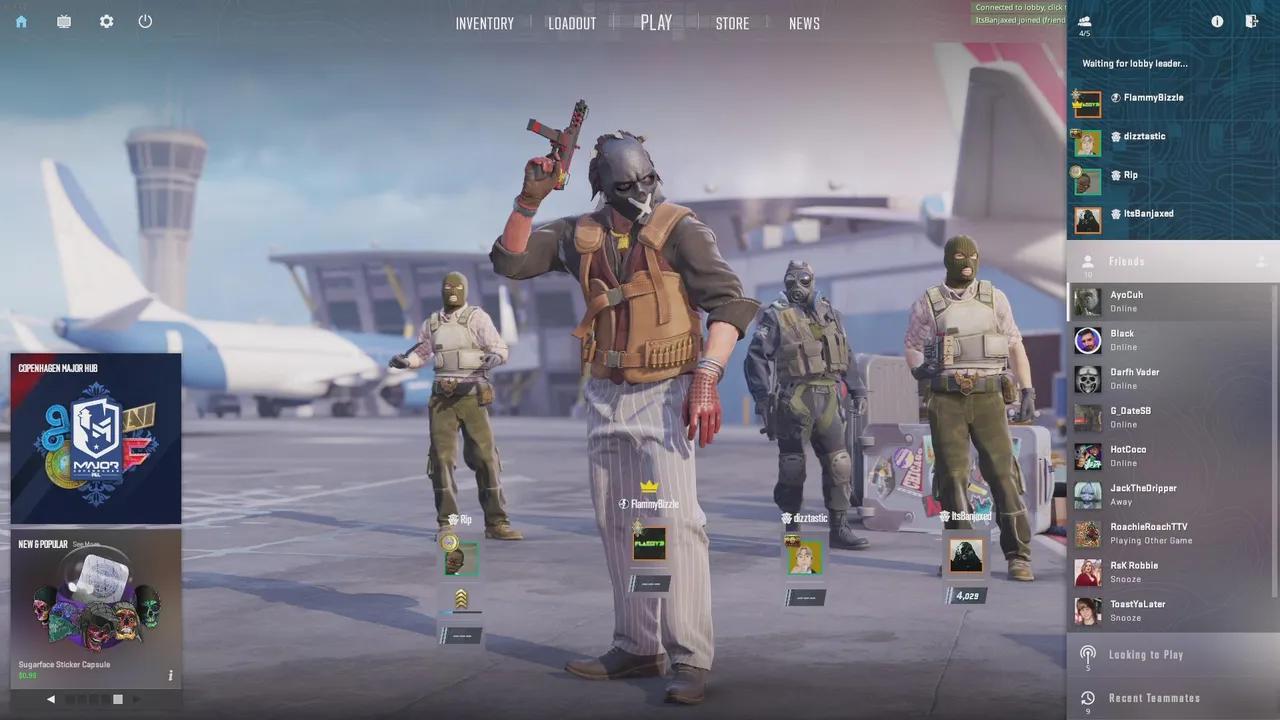Select the highlighted carousel page dot
Image resolution: width=1280 pixels, height=720 pixels.
[x=117, y=699]
